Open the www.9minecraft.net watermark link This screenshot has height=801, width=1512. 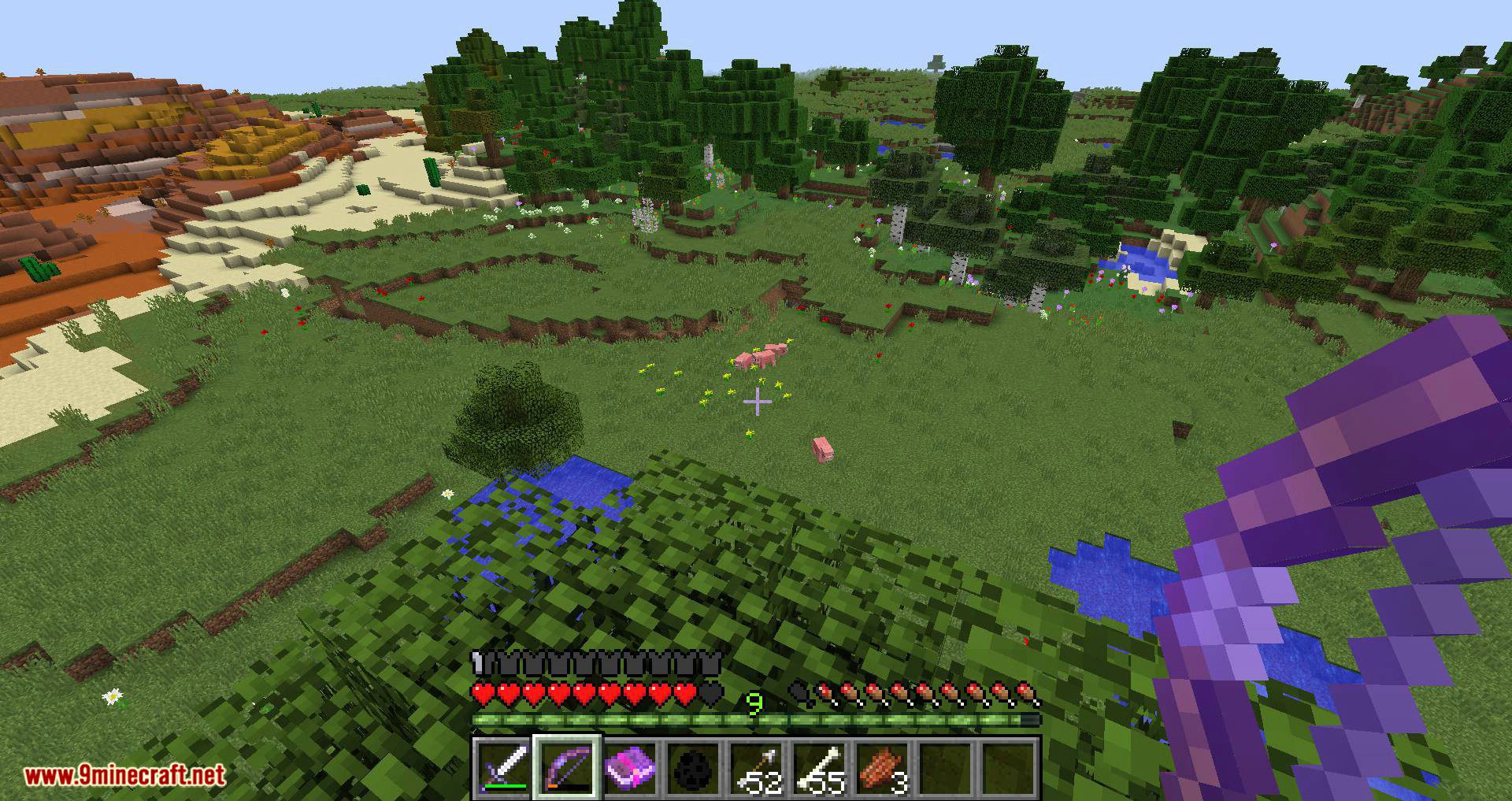tap(125, 776)
